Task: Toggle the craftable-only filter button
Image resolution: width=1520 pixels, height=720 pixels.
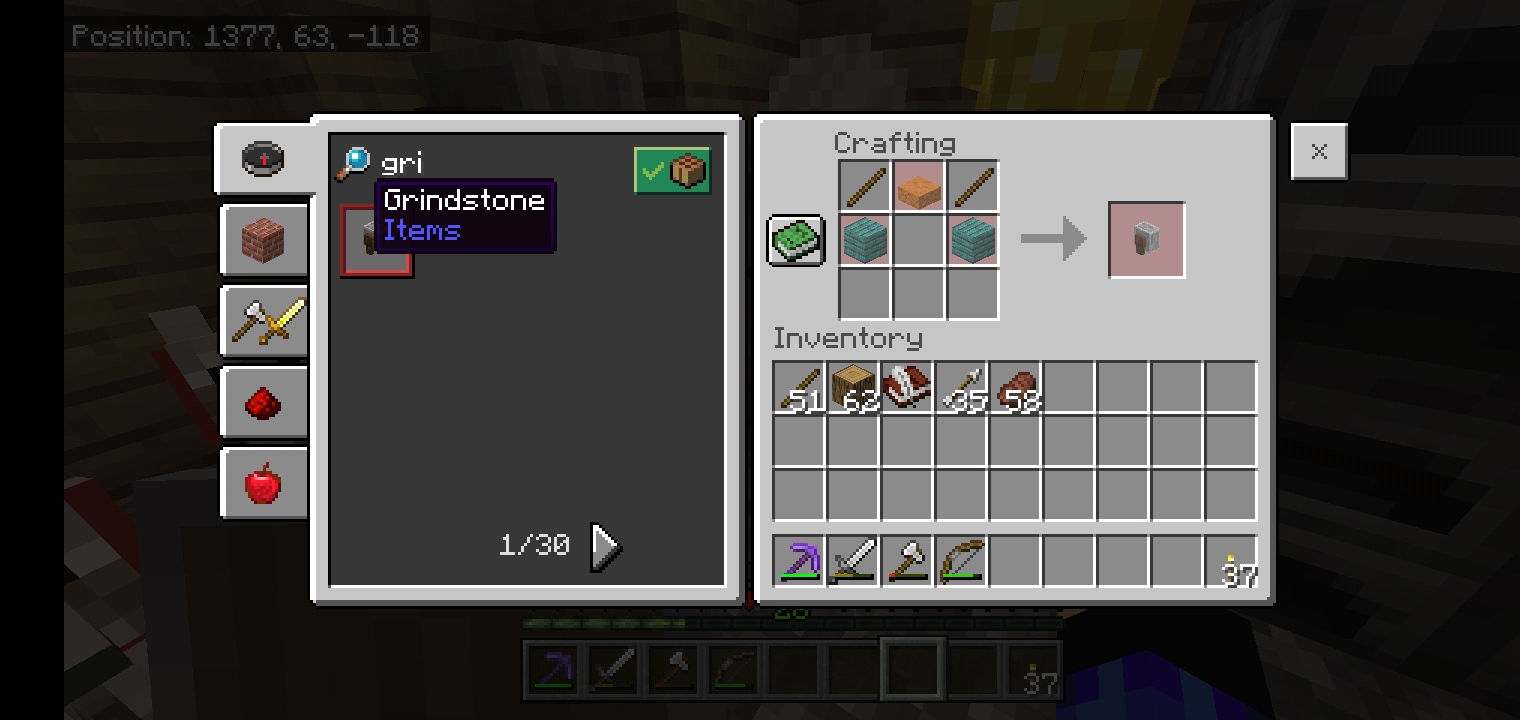Action: tap(672, 171)
